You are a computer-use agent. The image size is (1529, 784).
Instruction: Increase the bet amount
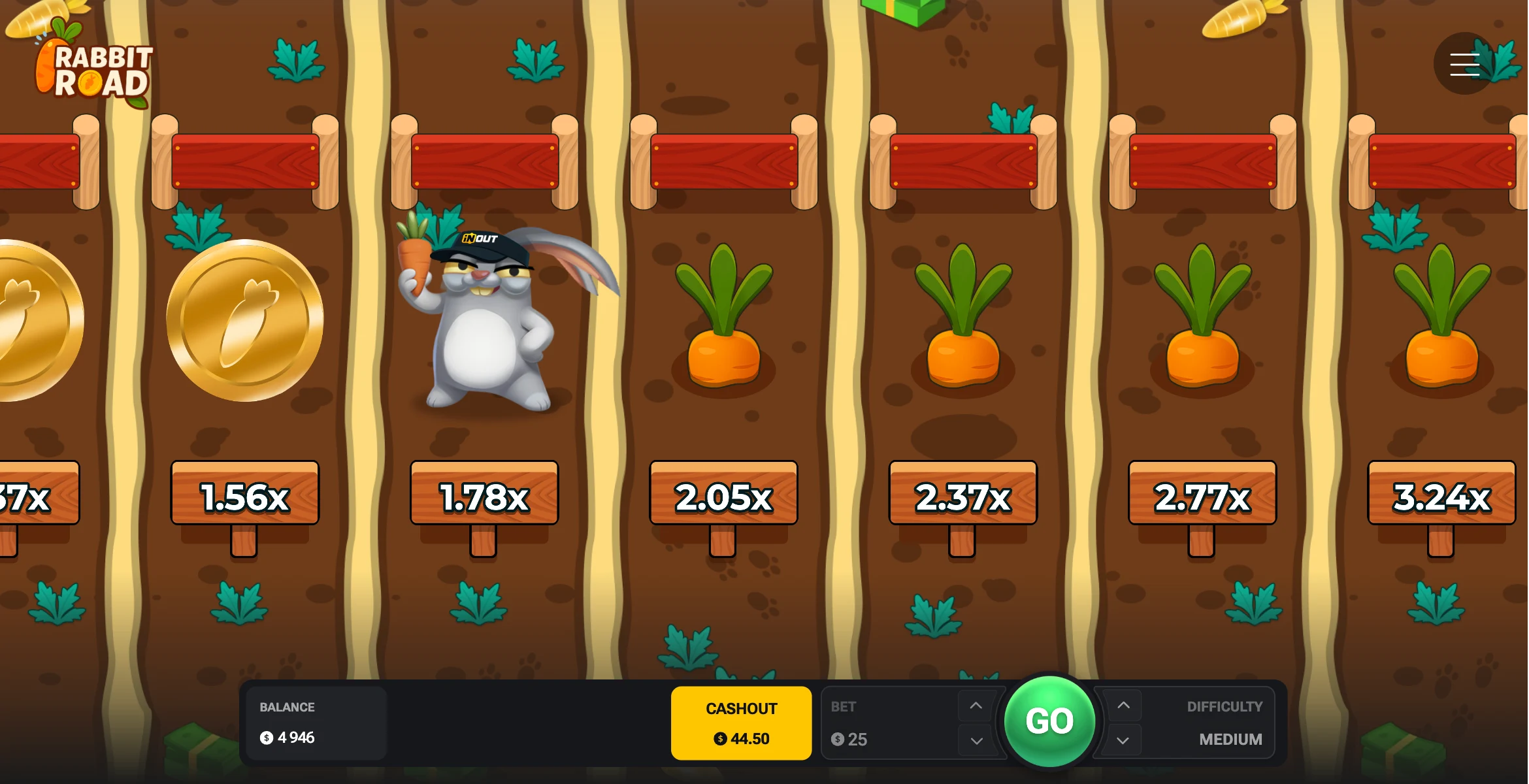point(976,706)
